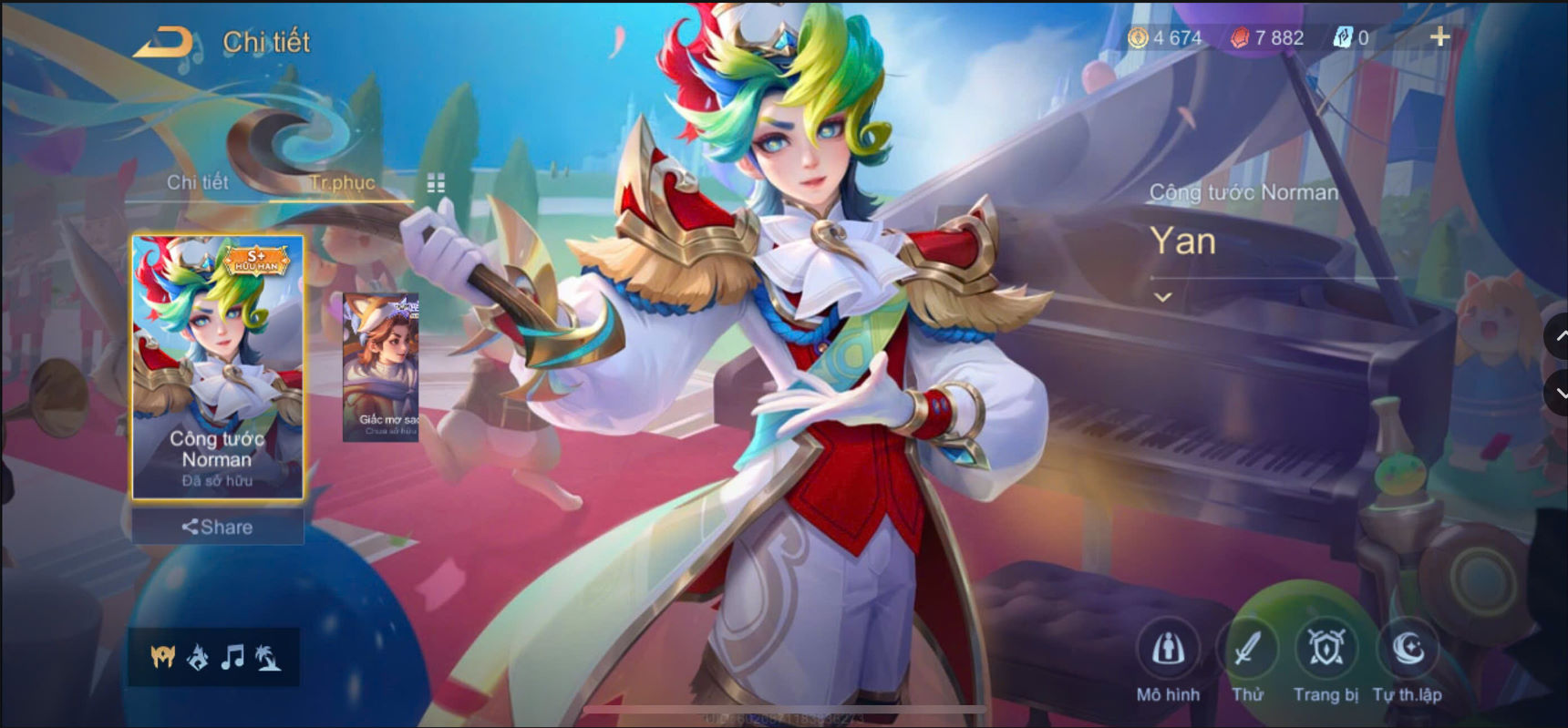Expand the Yan hero dropdown chevron
This screenshot has width=1568, height=728.
[x=1161, y=295]
